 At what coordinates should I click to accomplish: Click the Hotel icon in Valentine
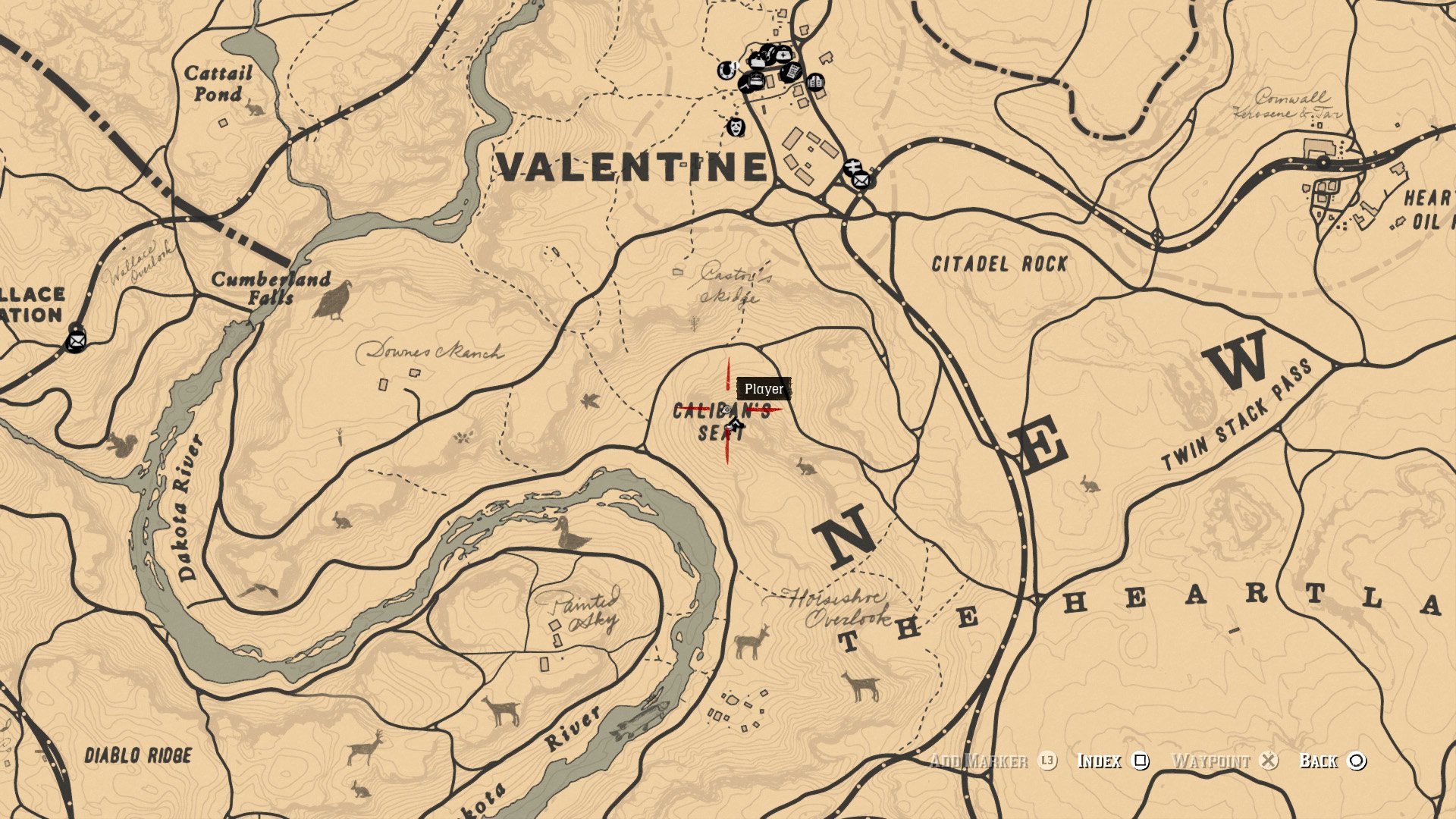(756, 80)
